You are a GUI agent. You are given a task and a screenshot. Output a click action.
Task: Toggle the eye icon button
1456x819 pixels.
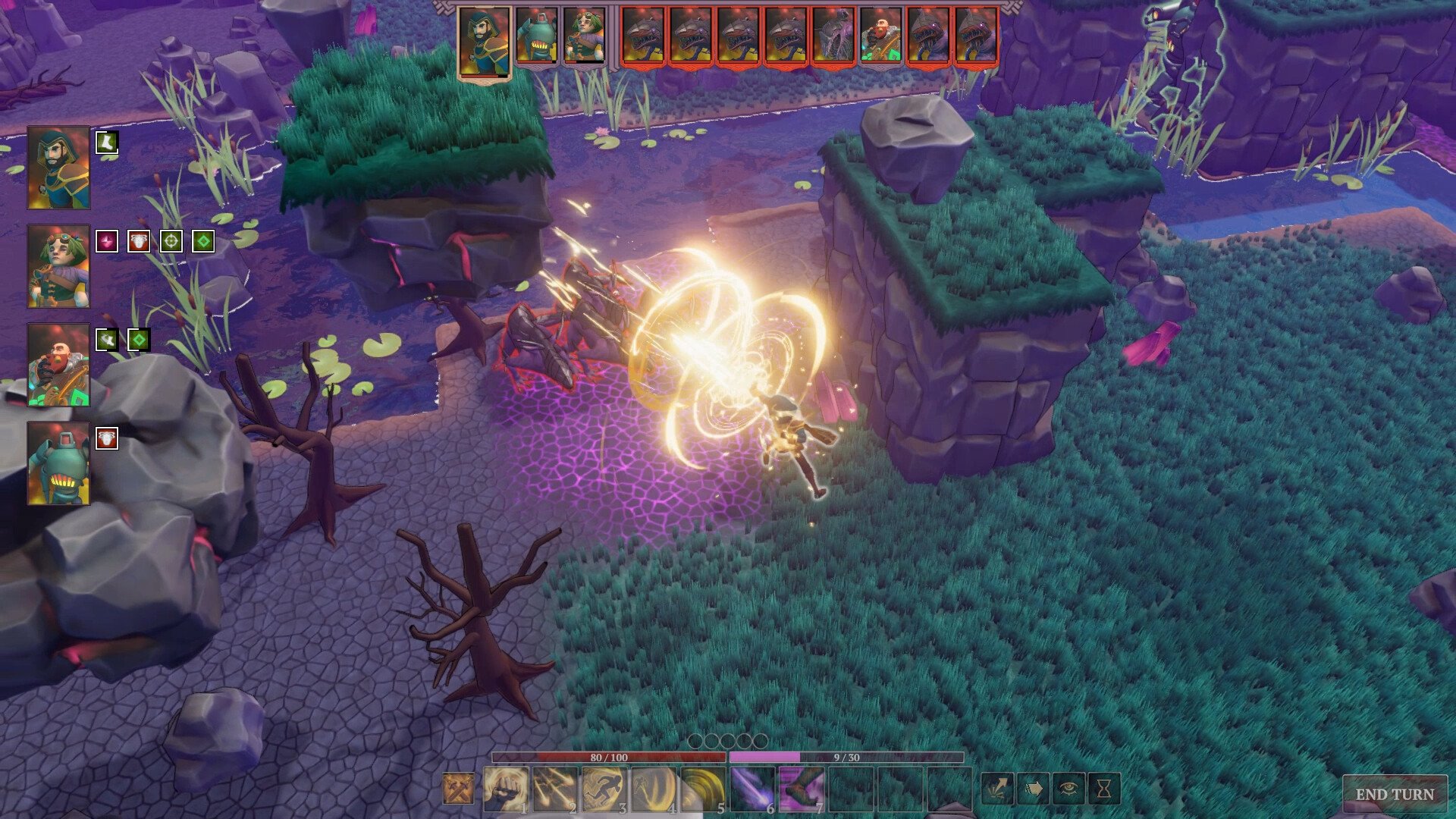pyautogui.click(x=1068, y=789)
